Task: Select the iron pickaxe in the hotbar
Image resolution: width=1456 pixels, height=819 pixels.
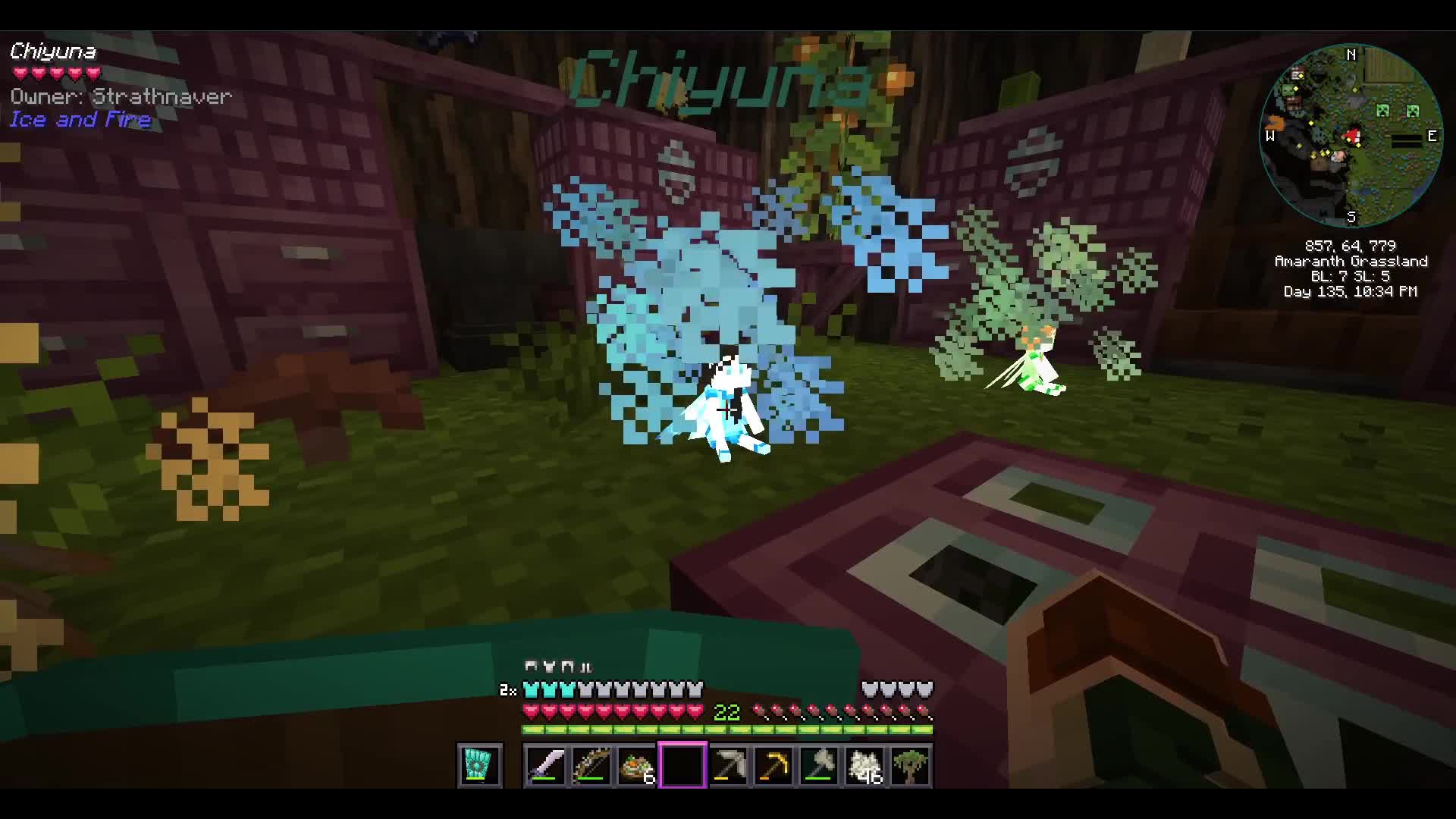Action: point(728,766)
